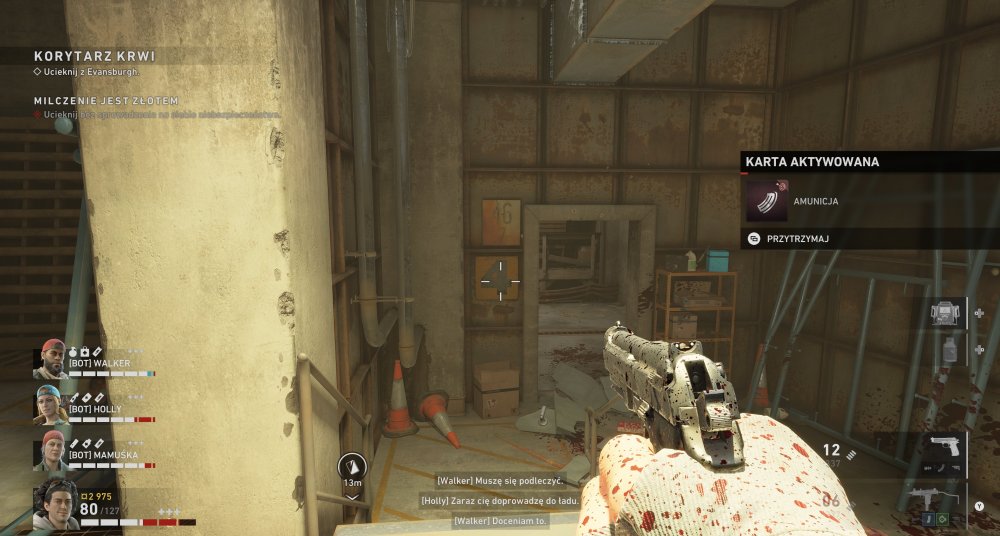
Task: Select the ammo bag item slot
Action: tap(944, 314)
